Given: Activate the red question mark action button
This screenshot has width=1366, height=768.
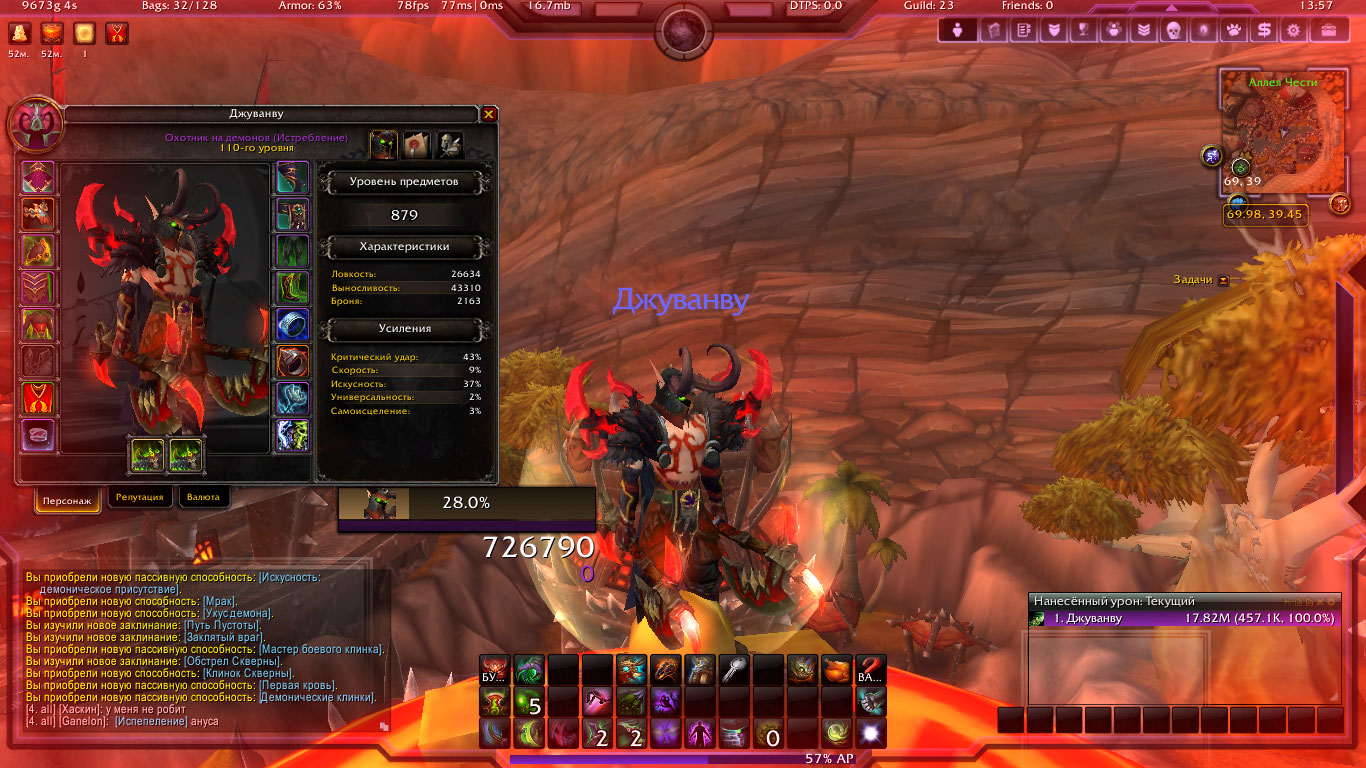Looking at the screenshot, I should (x=870, y=670).
